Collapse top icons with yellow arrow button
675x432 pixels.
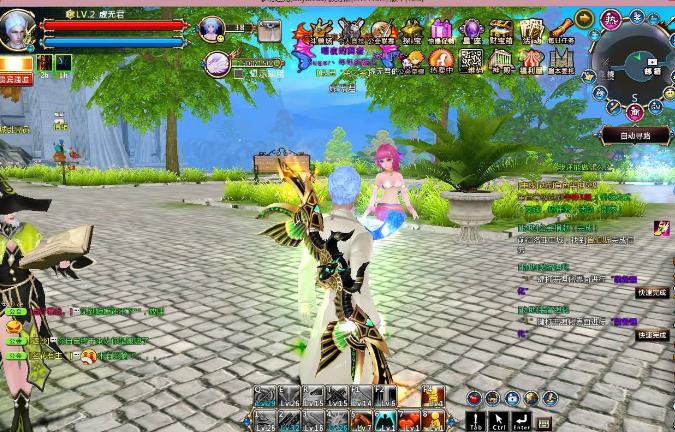(585, 19)
